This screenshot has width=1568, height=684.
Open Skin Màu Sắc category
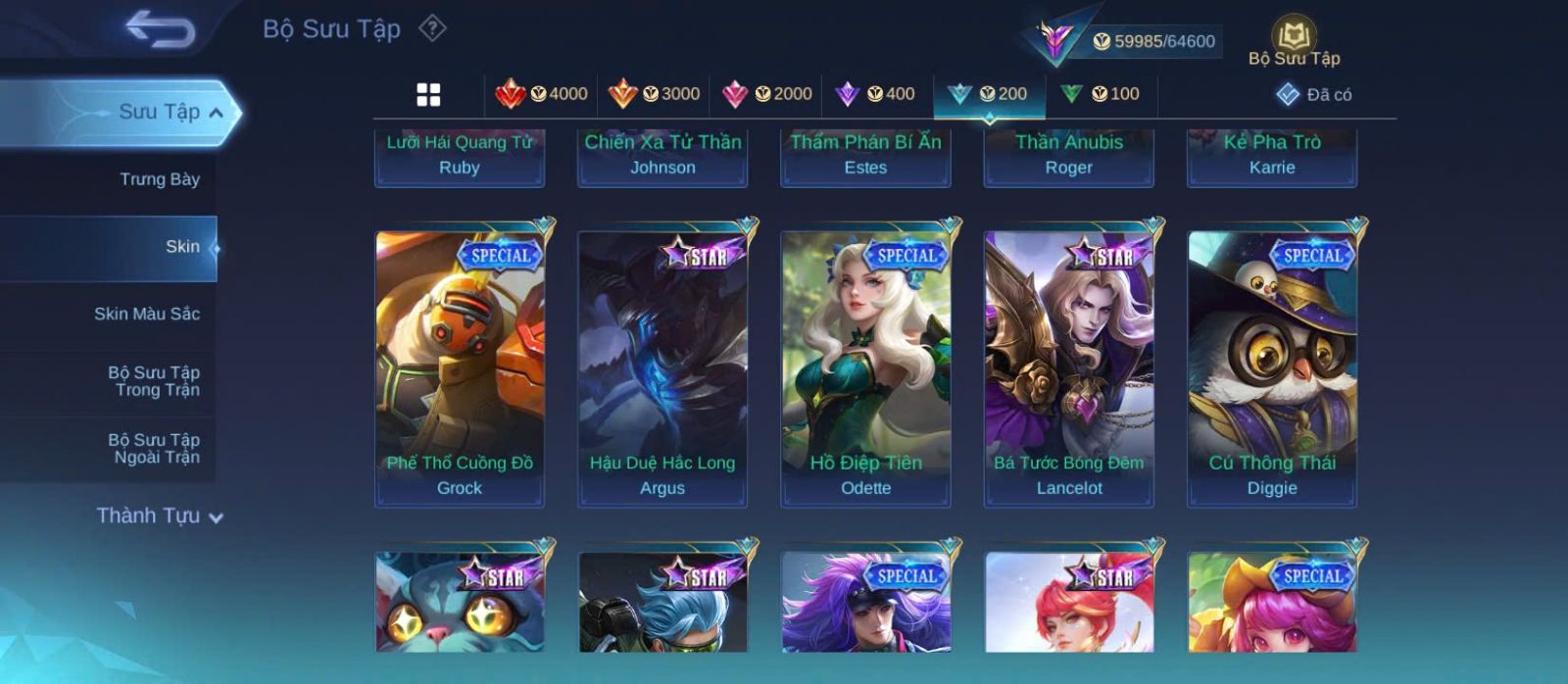pos(147,314)
